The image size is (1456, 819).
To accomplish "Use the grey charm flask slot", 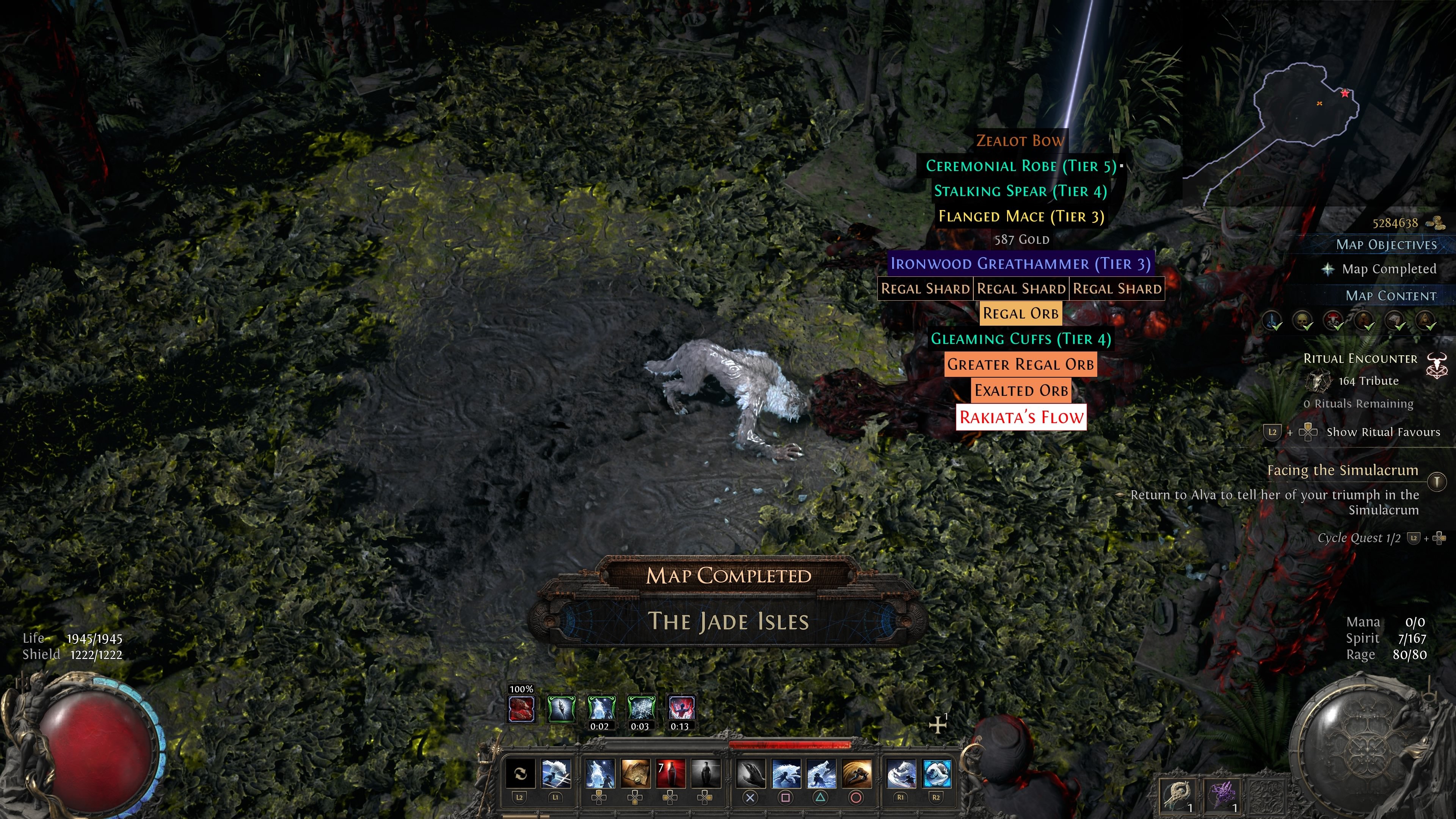I will (705, 774).
